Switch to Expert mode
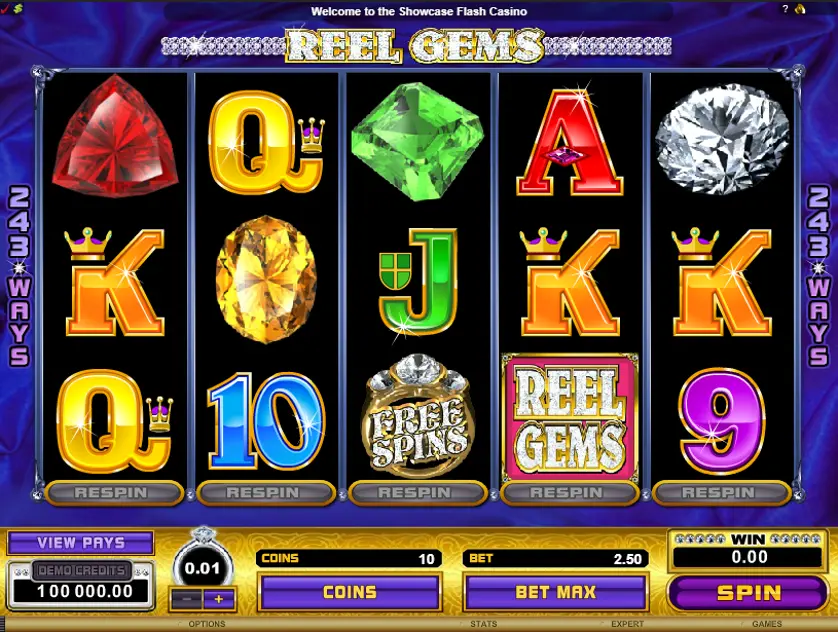 tap(627, 624)
